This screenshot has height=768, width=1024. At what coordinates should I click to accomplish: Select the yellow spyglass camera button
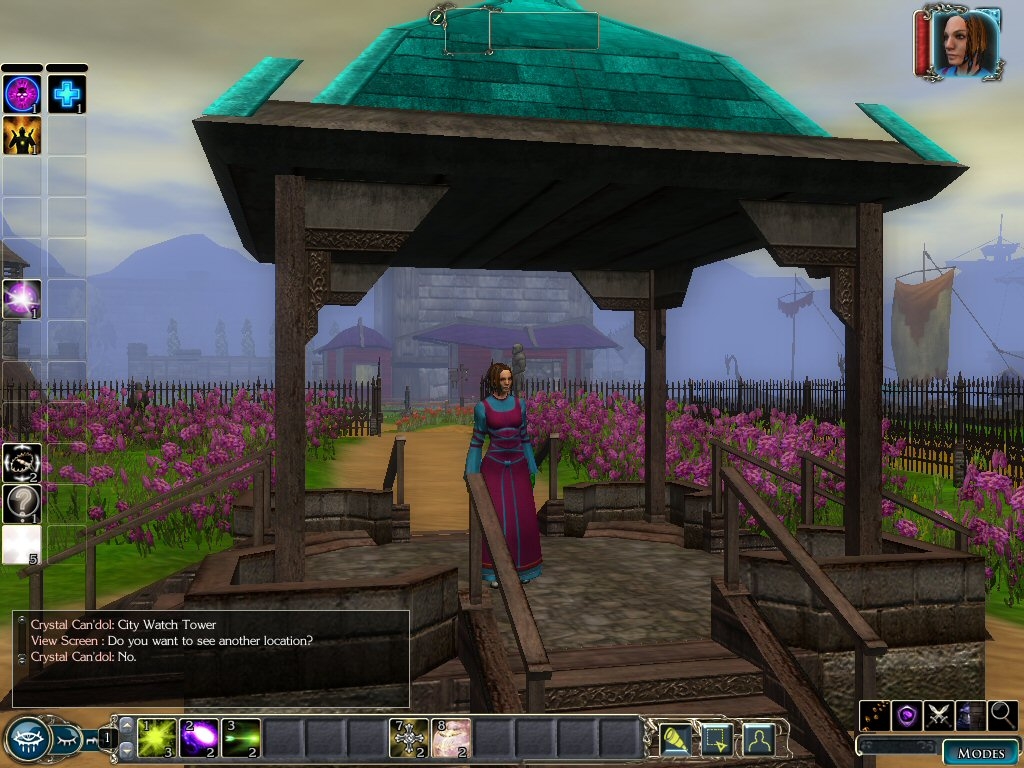[677, 739]
